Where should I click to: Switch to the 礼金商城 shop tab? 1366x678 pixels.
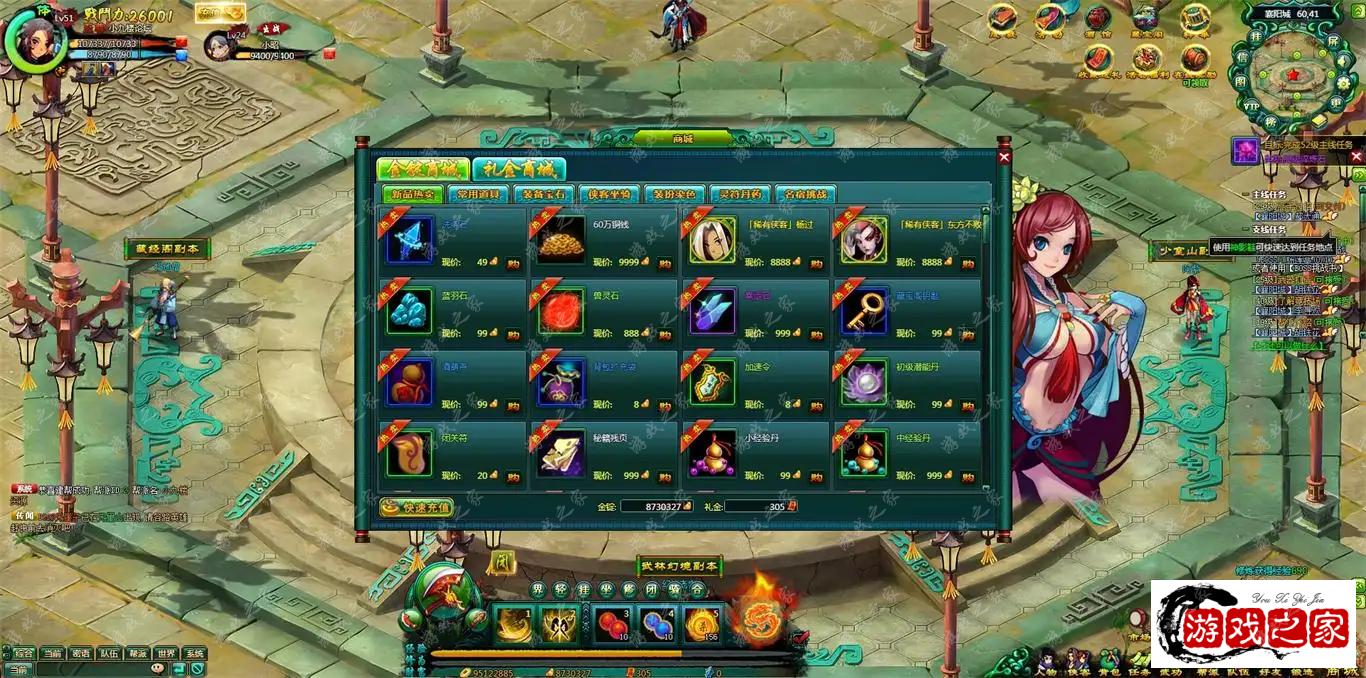pos(519,169)
